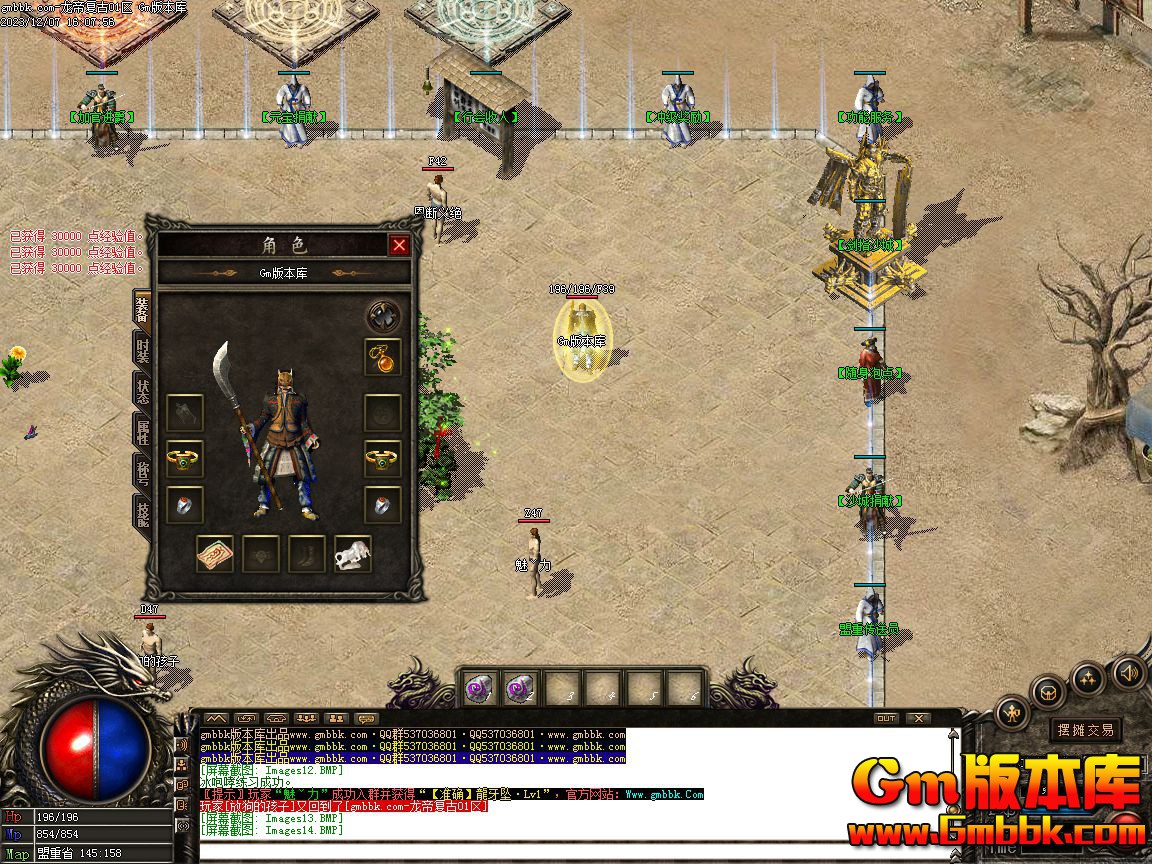The width and height of the screenshot is (1152, 864).
Task: Click the chat message input line
Action: (570, 850)
